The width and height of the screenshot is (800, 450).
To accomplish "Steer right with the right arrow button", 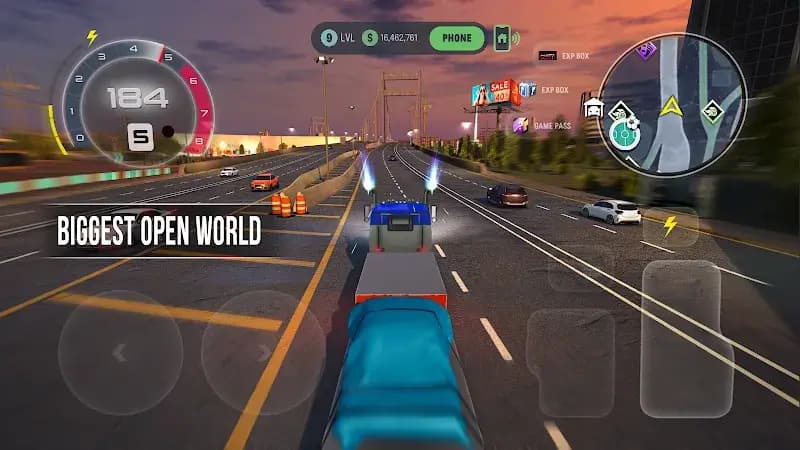I will (263, 352).
